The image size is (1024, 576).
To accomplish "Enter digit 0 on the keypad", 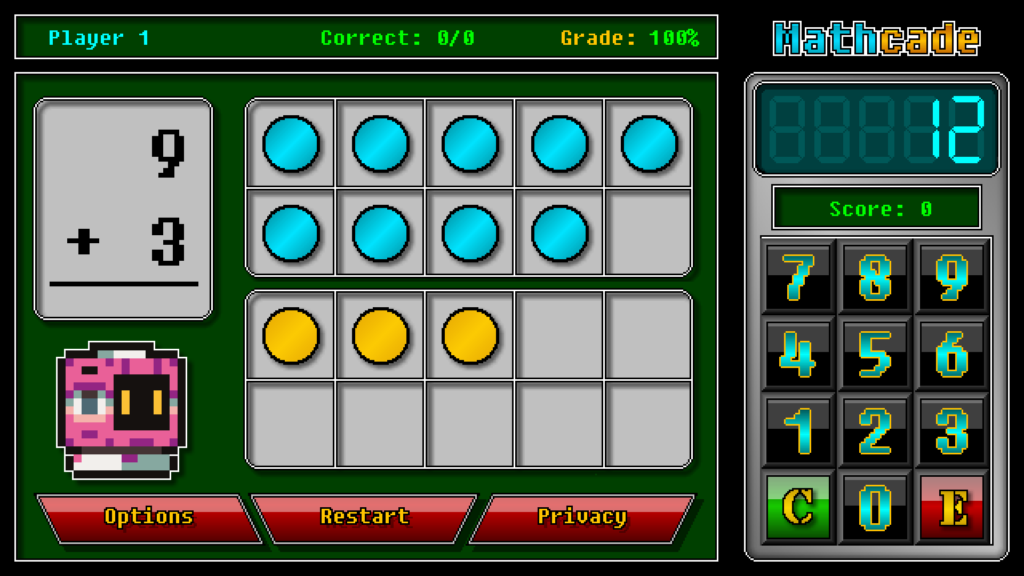I will coord(875,508).
